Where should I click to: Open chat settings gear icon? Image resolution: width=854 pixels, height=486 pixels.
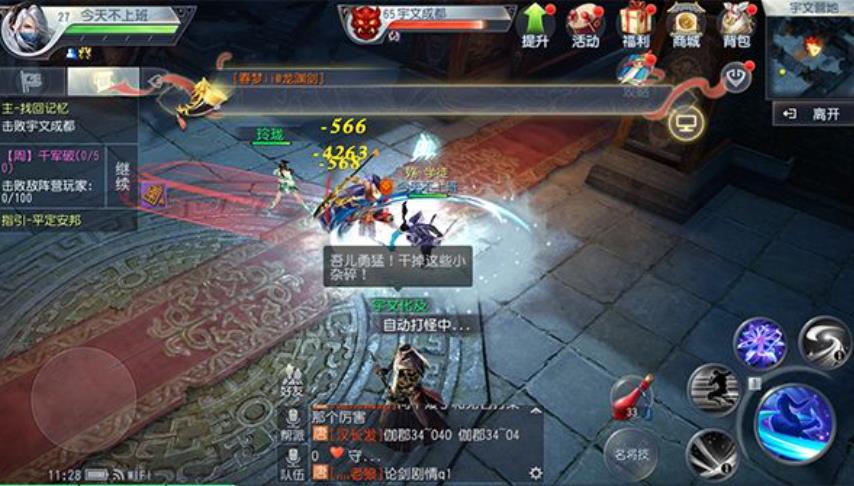pos(535,473)
